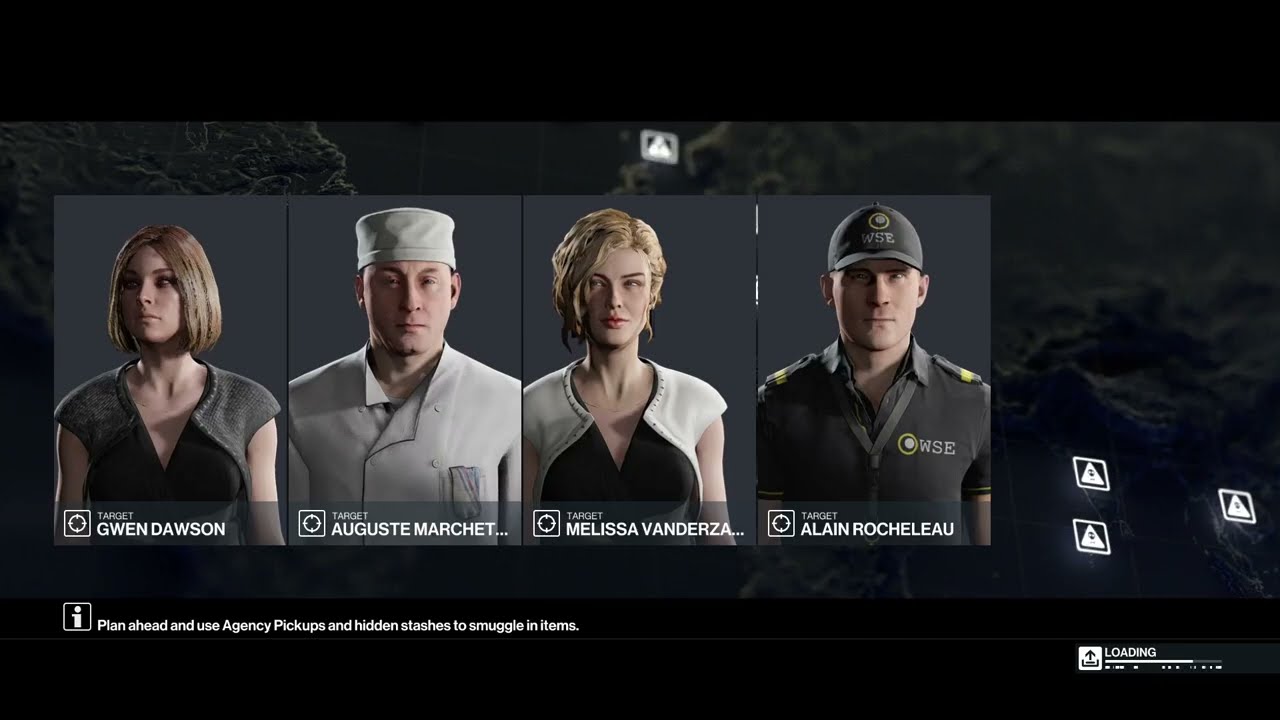This screenshot has width=1280, height=720.
Task: Click the info icon beside the gameplay tip
Action: [77, 617]
